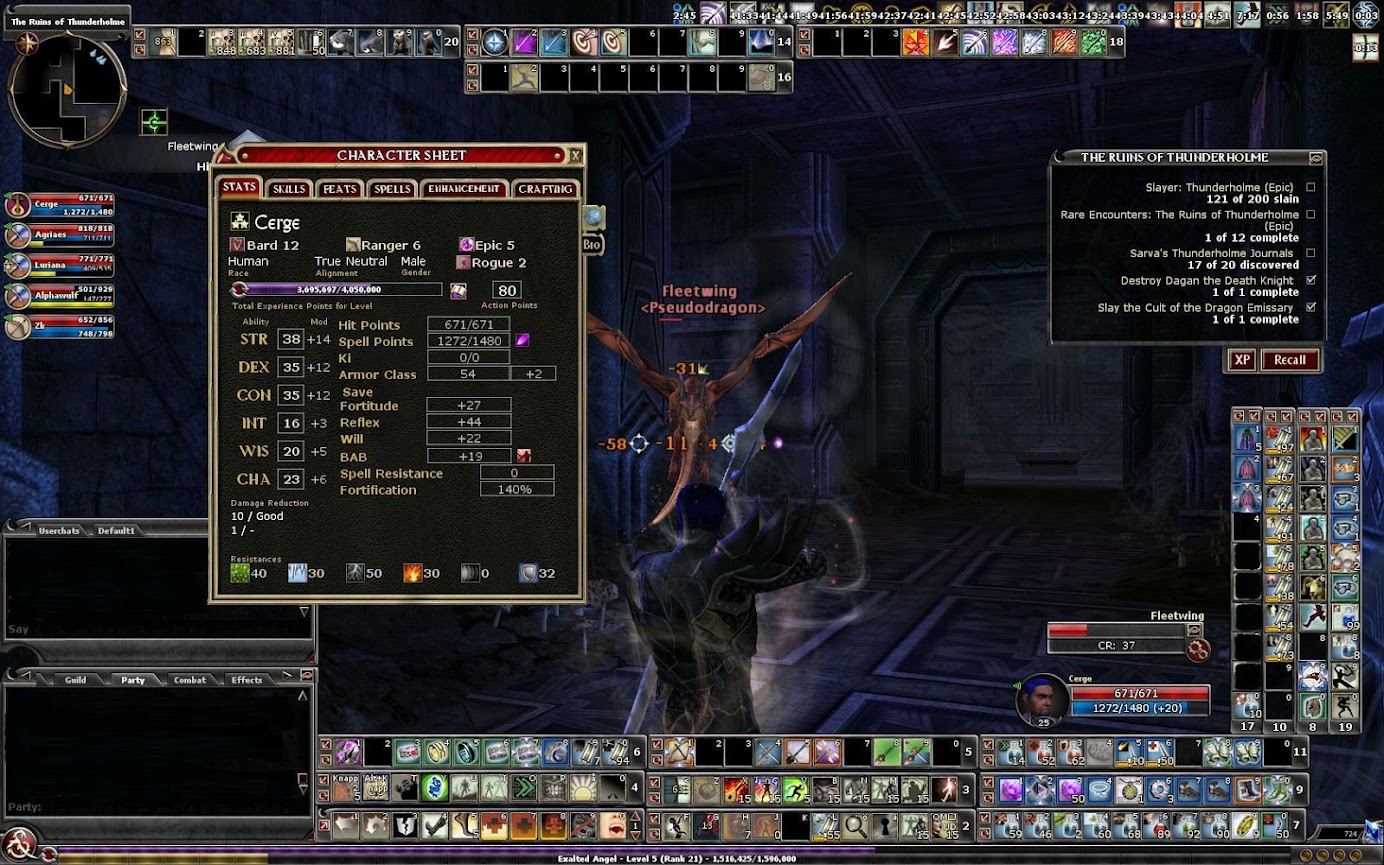This screenshot has width=1384, height=865.
Task: Click the Say chat input field
Action: tap(150, 629)
